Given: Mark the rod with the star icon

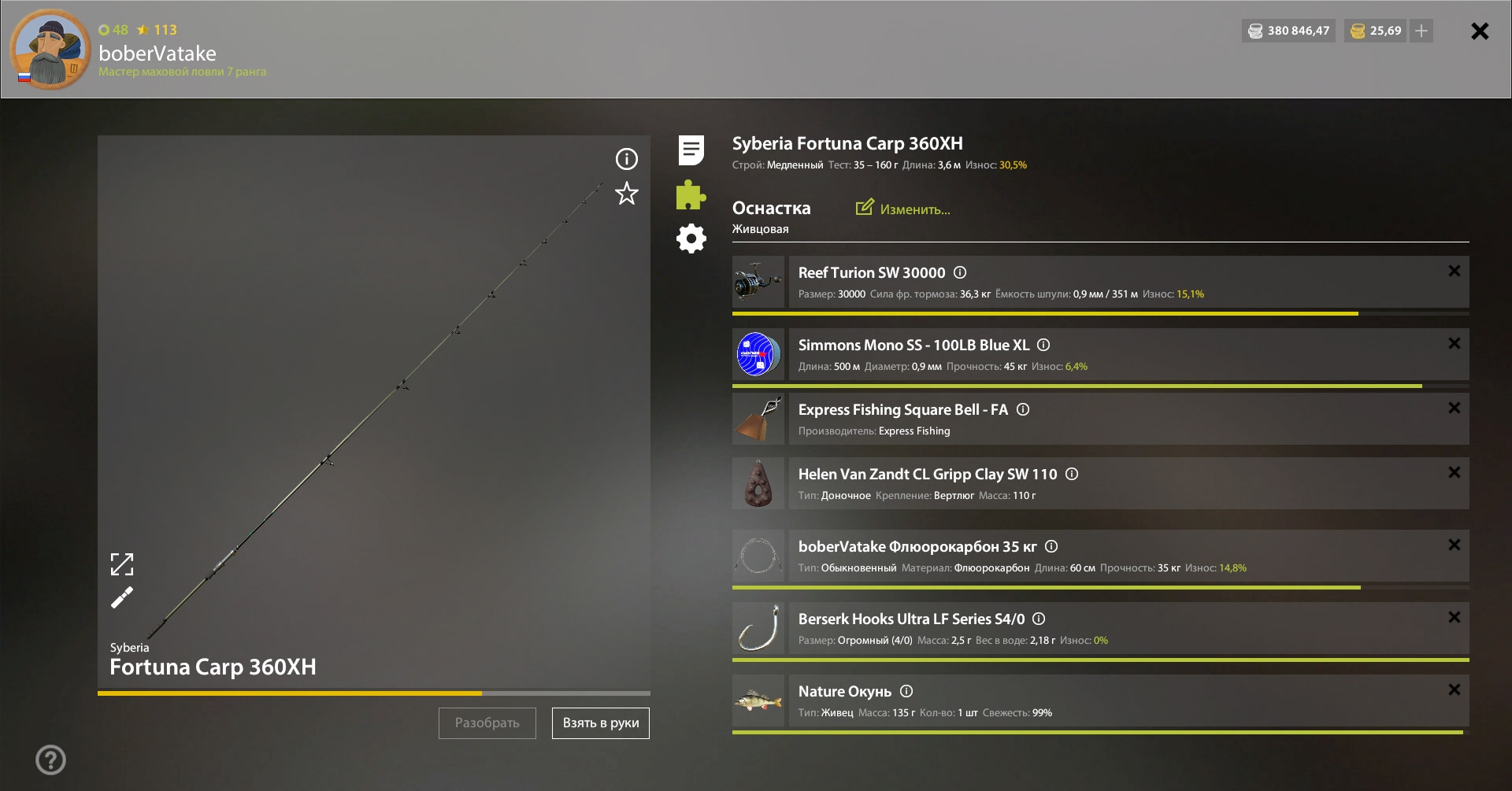Looking at the screenshot, I should (x=626, y=194).
